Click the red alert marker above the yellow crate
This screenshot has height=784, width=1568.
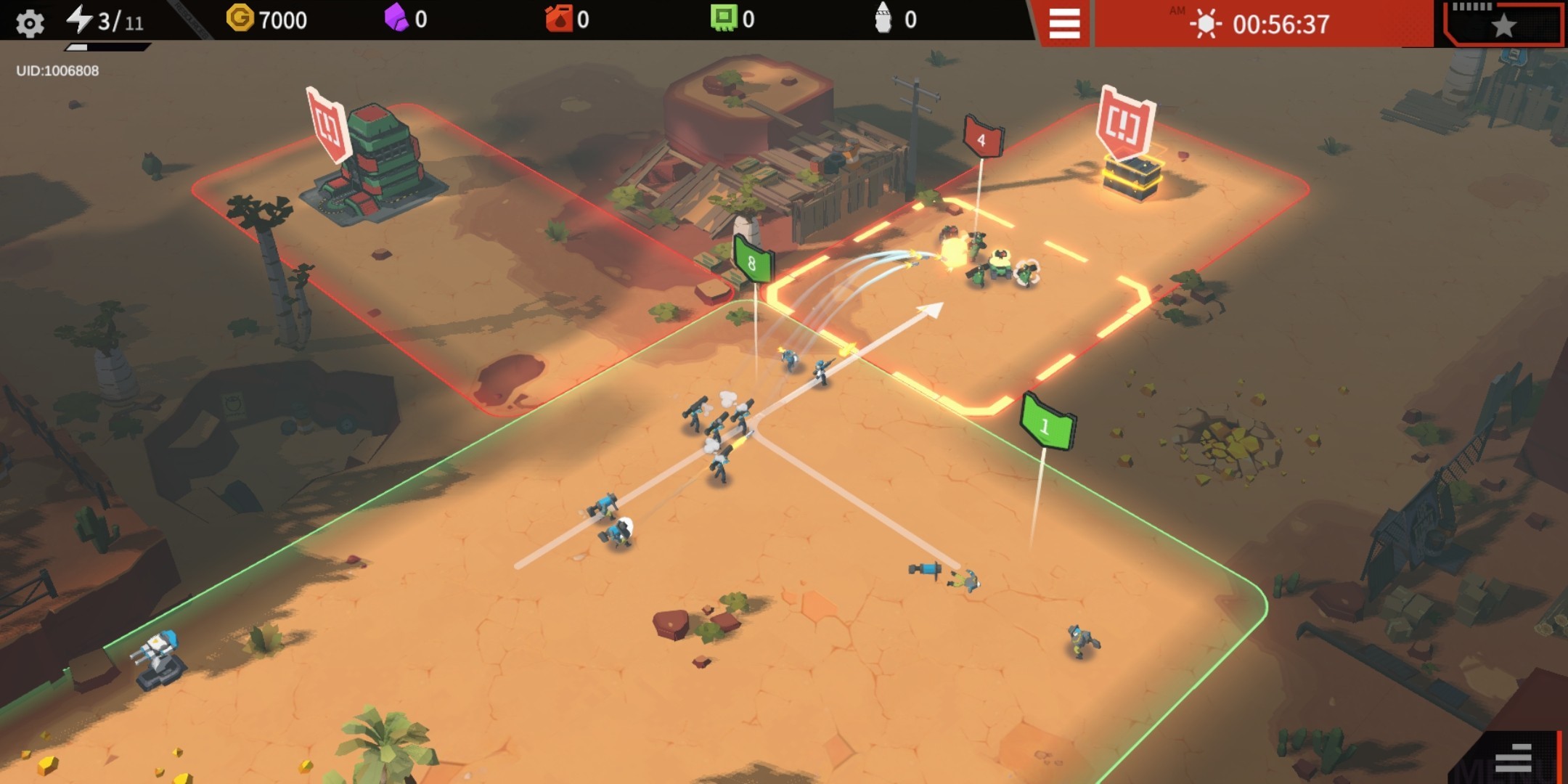1124,121
